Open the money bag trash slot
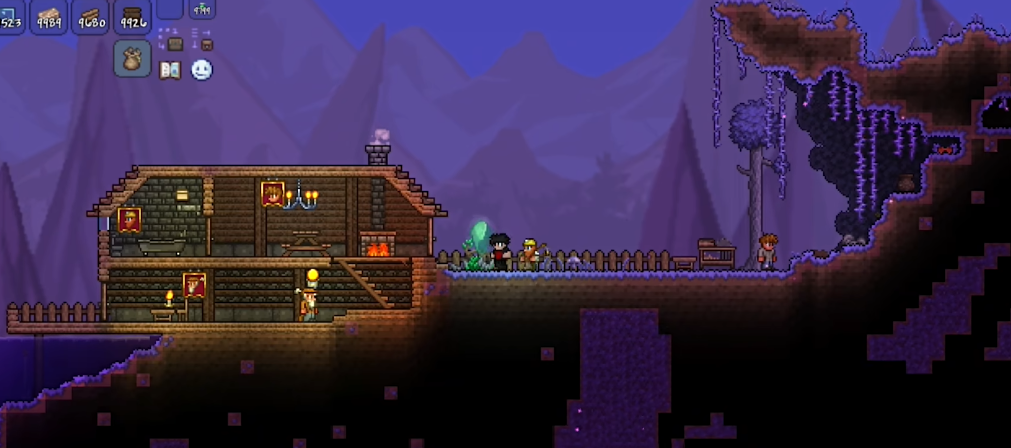 point(132,58)
